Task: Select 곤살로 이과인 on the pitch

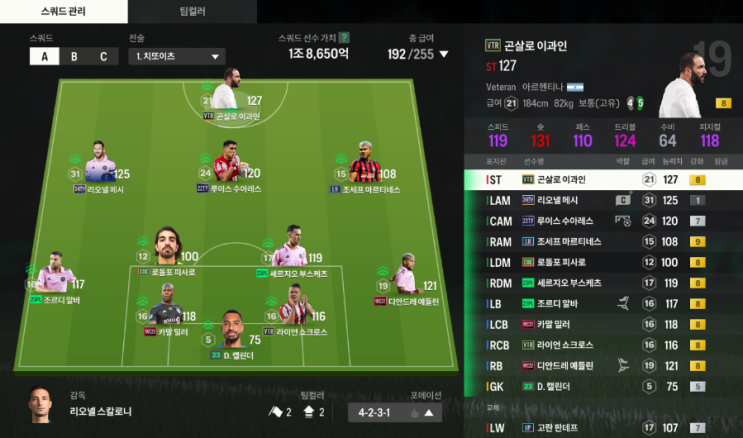Action: (x=230, y=95)
